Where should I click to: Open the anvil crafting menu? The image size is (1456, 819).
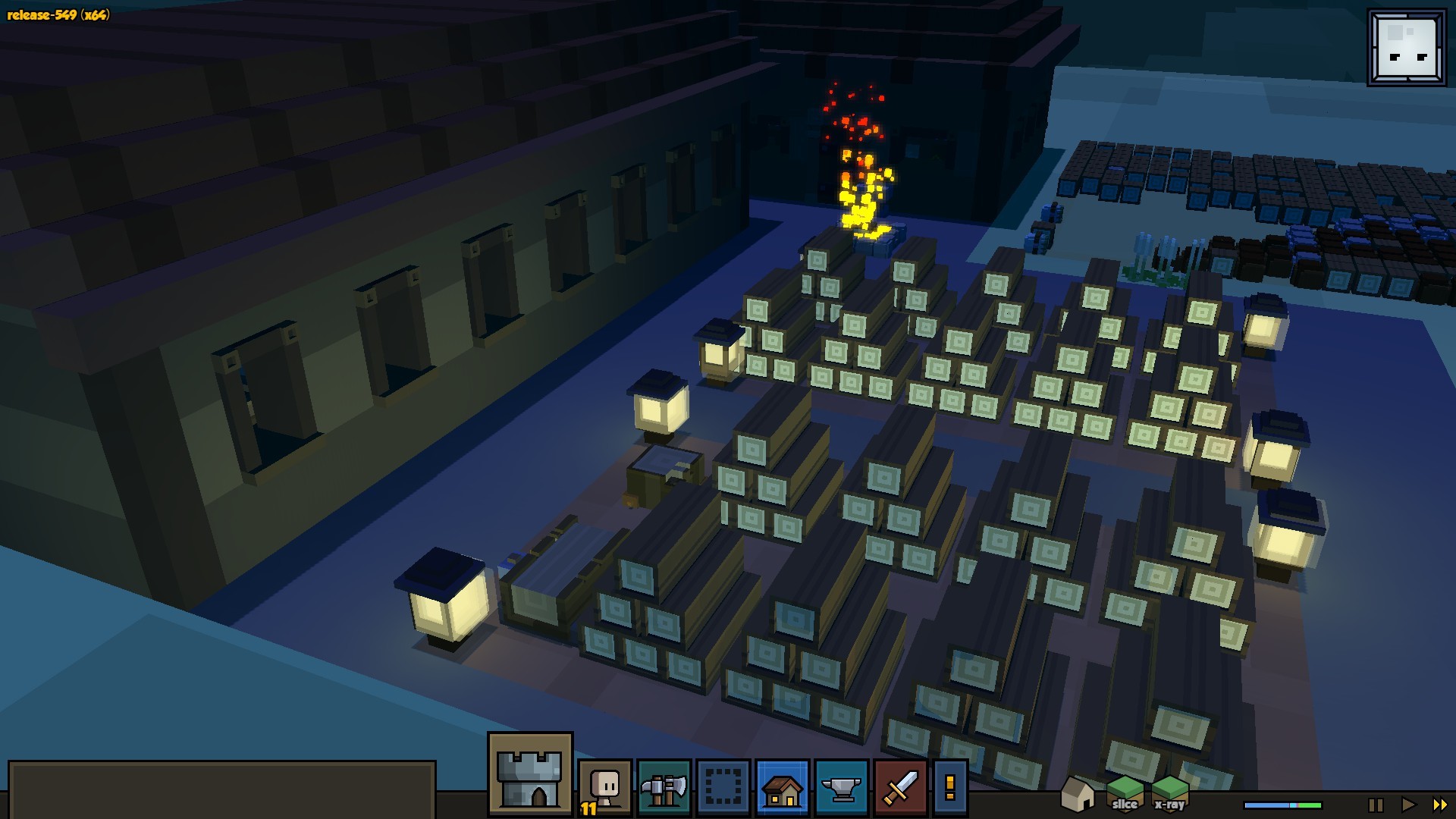click(841, 788)
